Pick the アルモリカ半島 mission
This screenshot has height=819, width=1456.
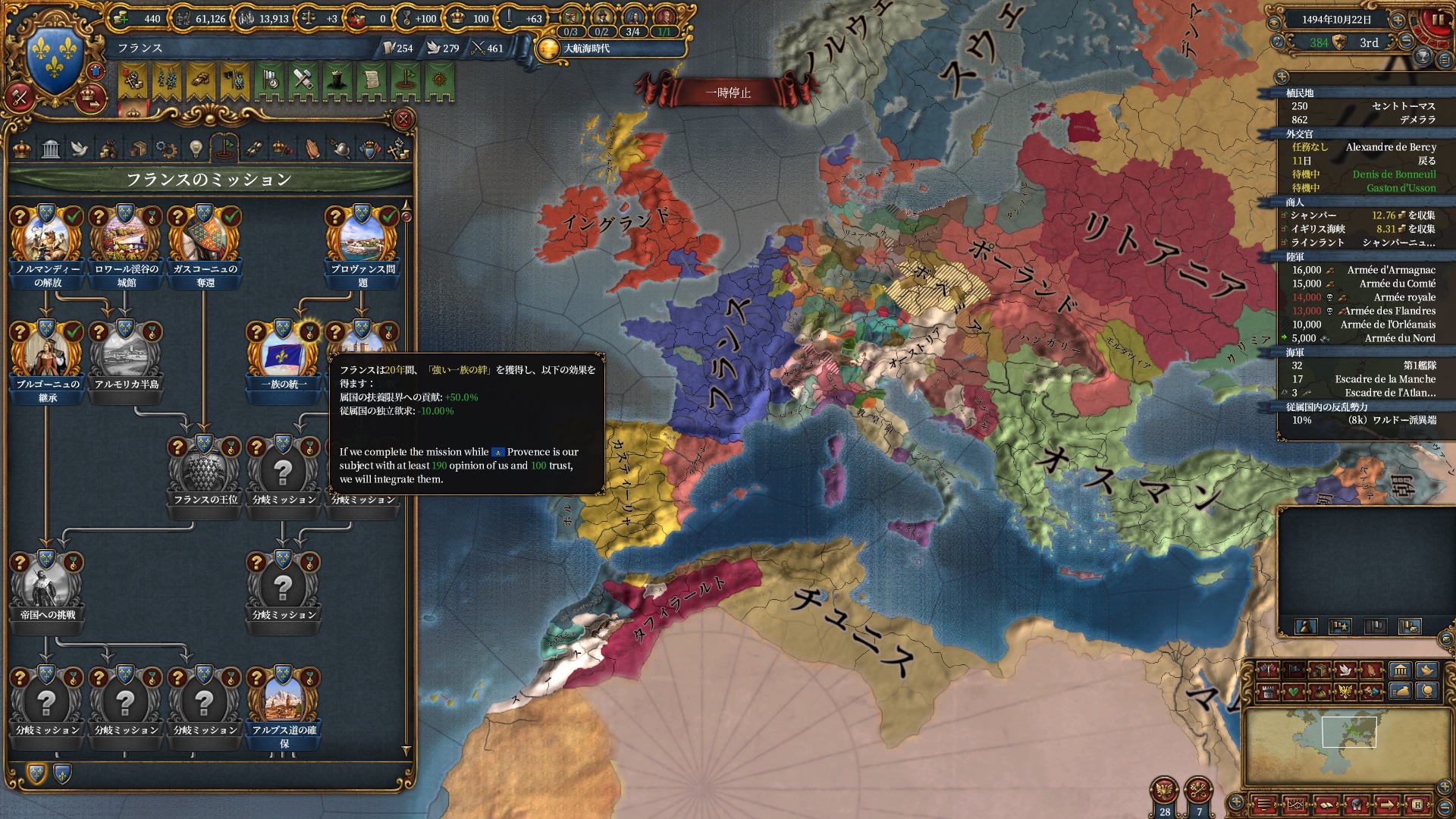point(126,355)
